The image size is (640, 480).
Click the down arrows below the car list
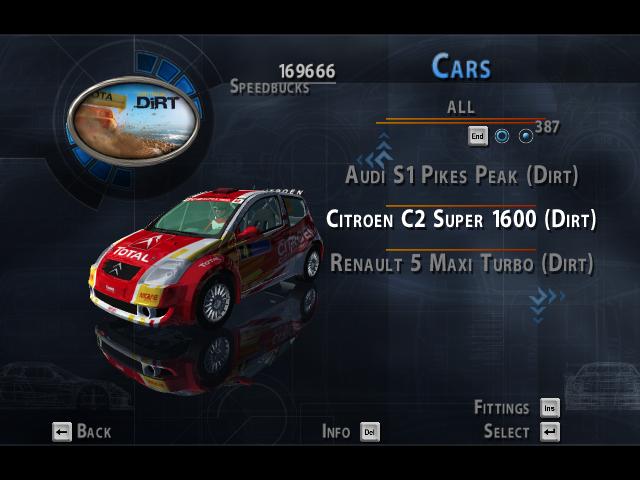click(x=546, y=299)
